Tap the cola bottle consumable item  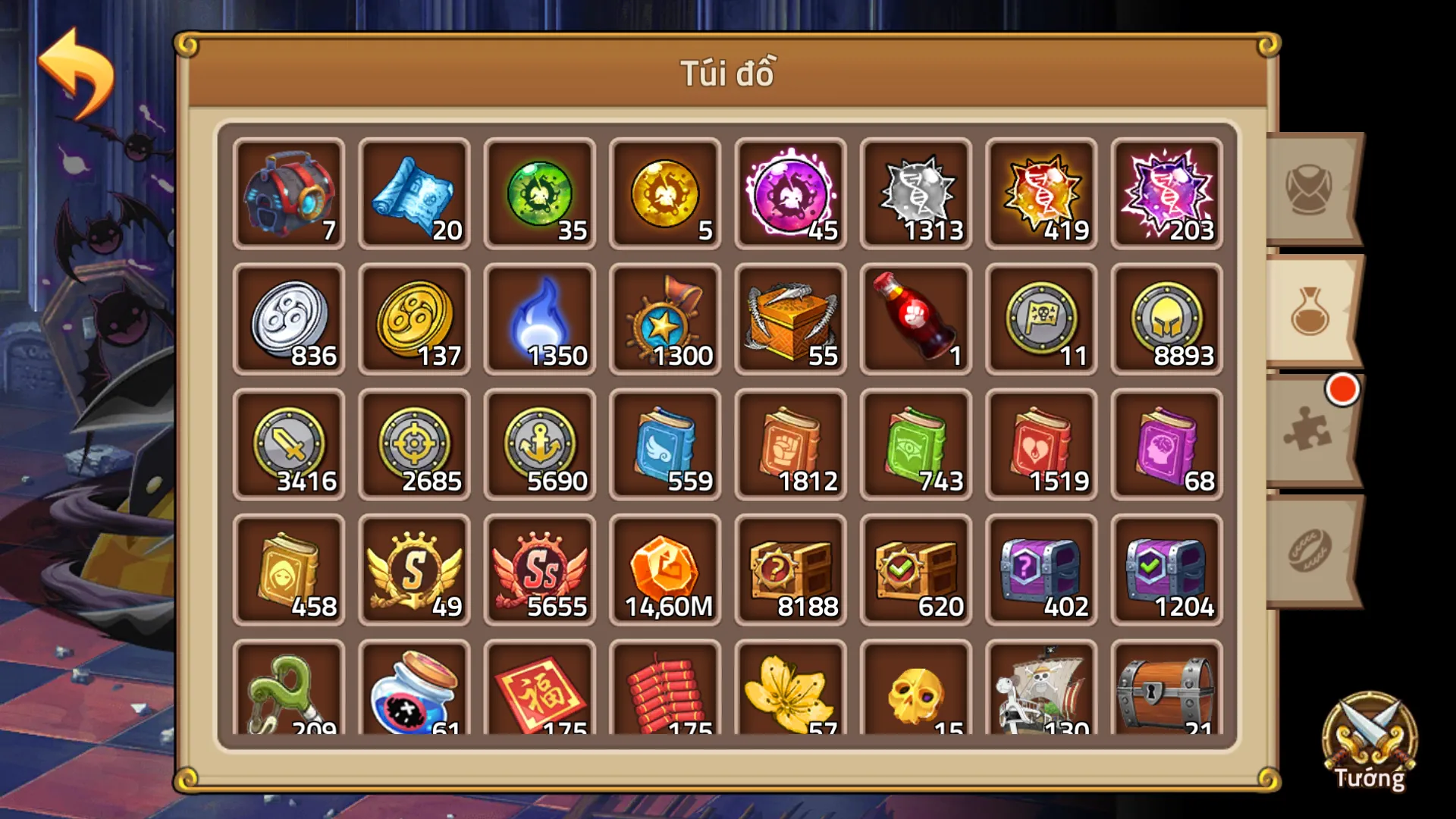[915, 318]
